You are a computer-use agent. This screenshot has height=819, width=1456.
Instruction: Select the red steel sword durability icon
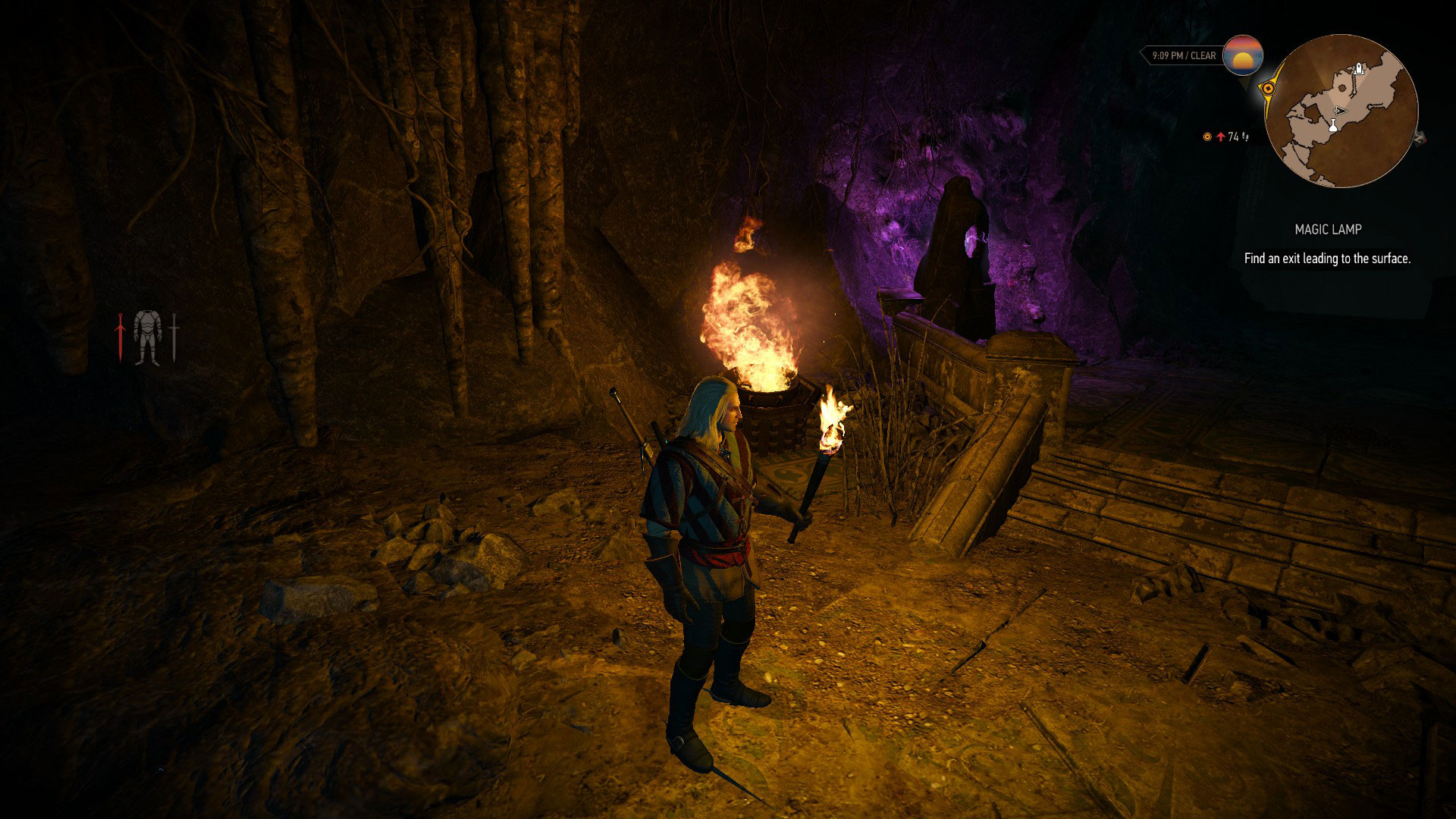[121, 337]
